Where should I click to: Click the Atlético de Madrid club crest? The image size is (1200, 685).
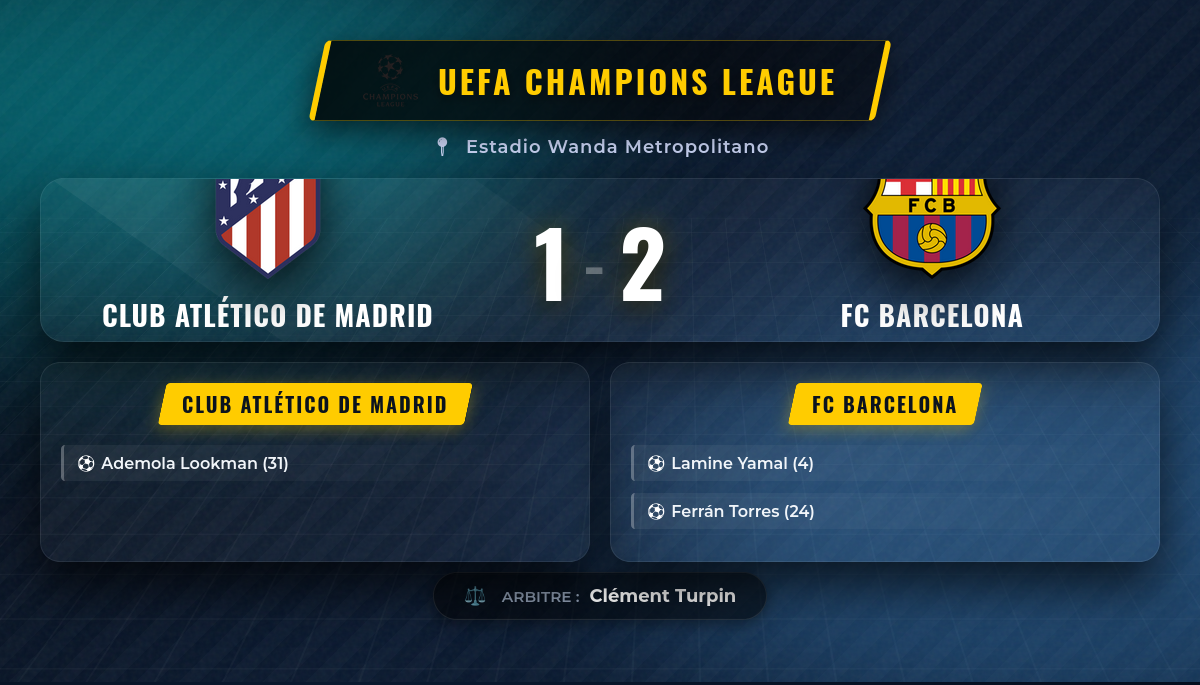pos(267,225)
